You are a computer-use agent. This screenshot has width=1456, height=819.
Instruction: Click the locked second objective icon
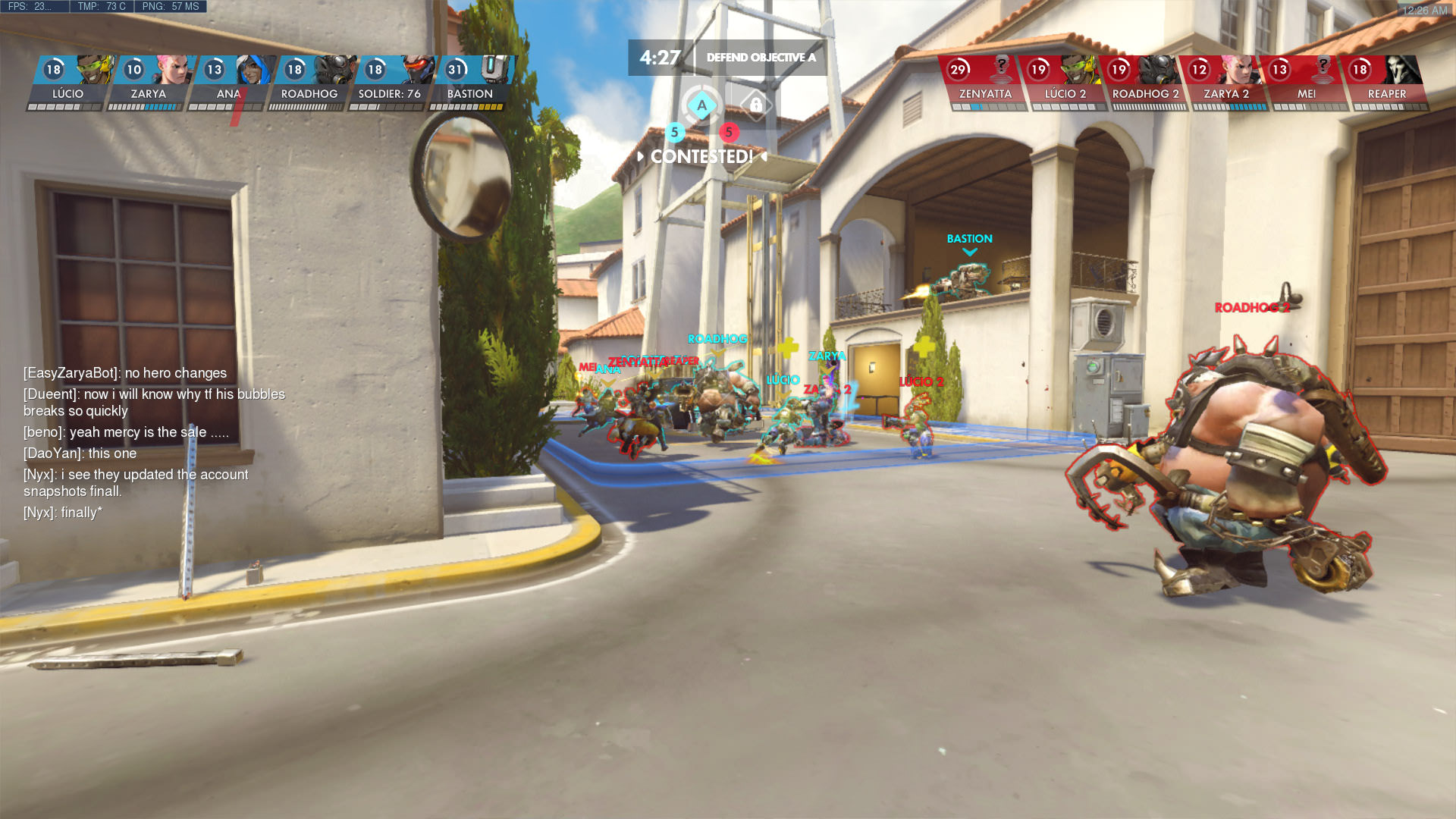pyautogui.click(x=755, y=105)
